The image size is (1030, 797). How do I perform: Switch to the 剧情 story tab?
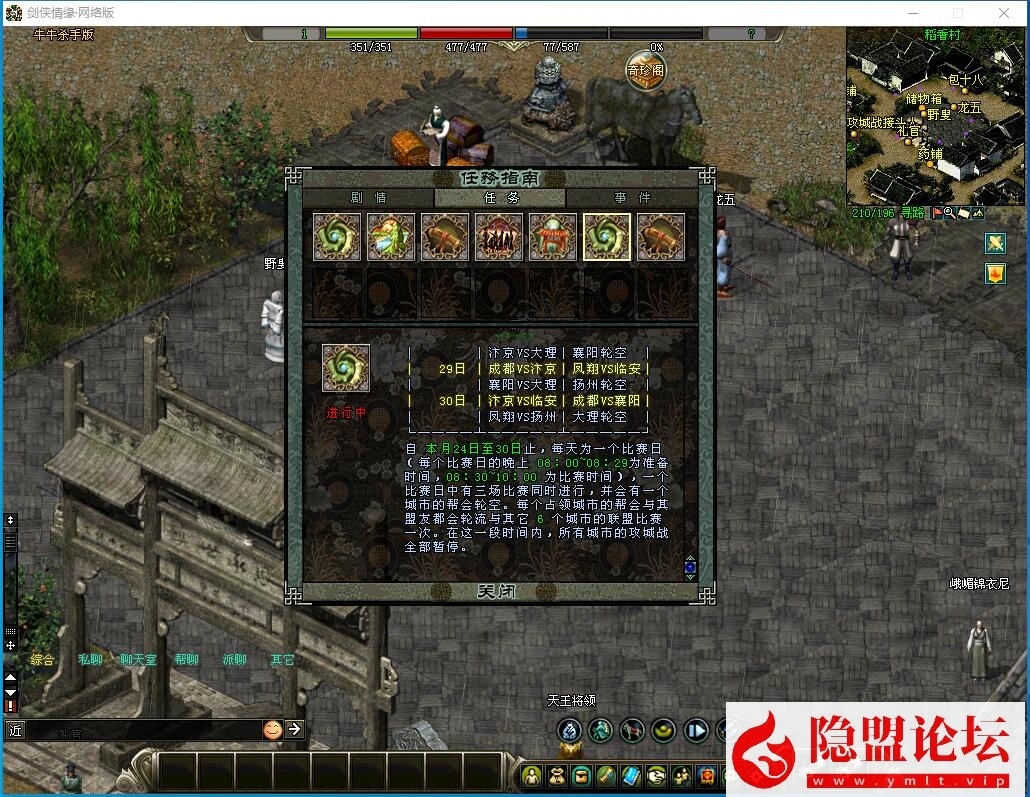pos(367,198)
